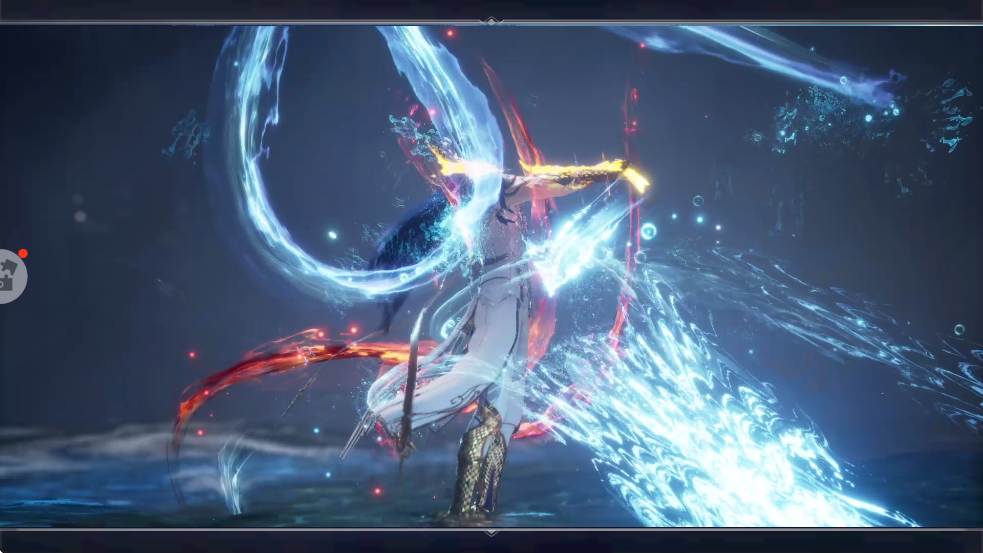The image size is (983, 553).
Task: Open the floating puzzle-and-camera overlay icon
Action: point(10,275)
